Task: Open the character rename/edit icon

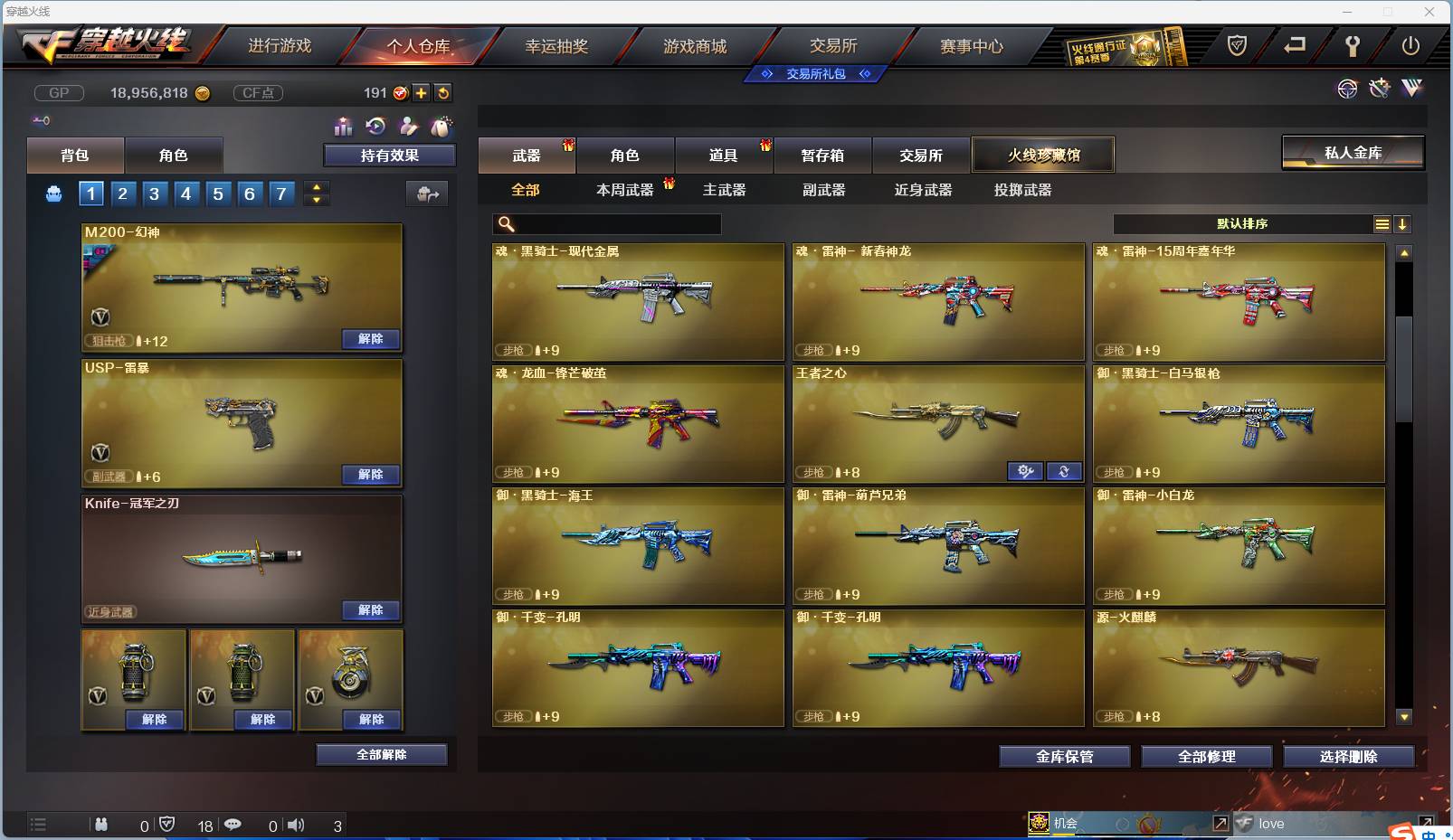Action: coord(408,127)
